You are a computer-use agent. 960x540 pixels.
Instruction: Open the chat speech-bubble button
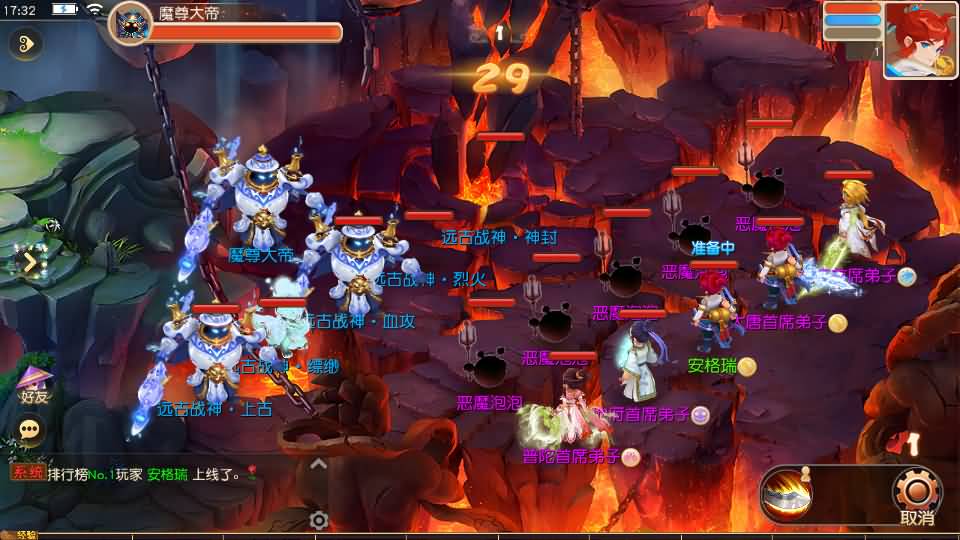coord(31,429)
